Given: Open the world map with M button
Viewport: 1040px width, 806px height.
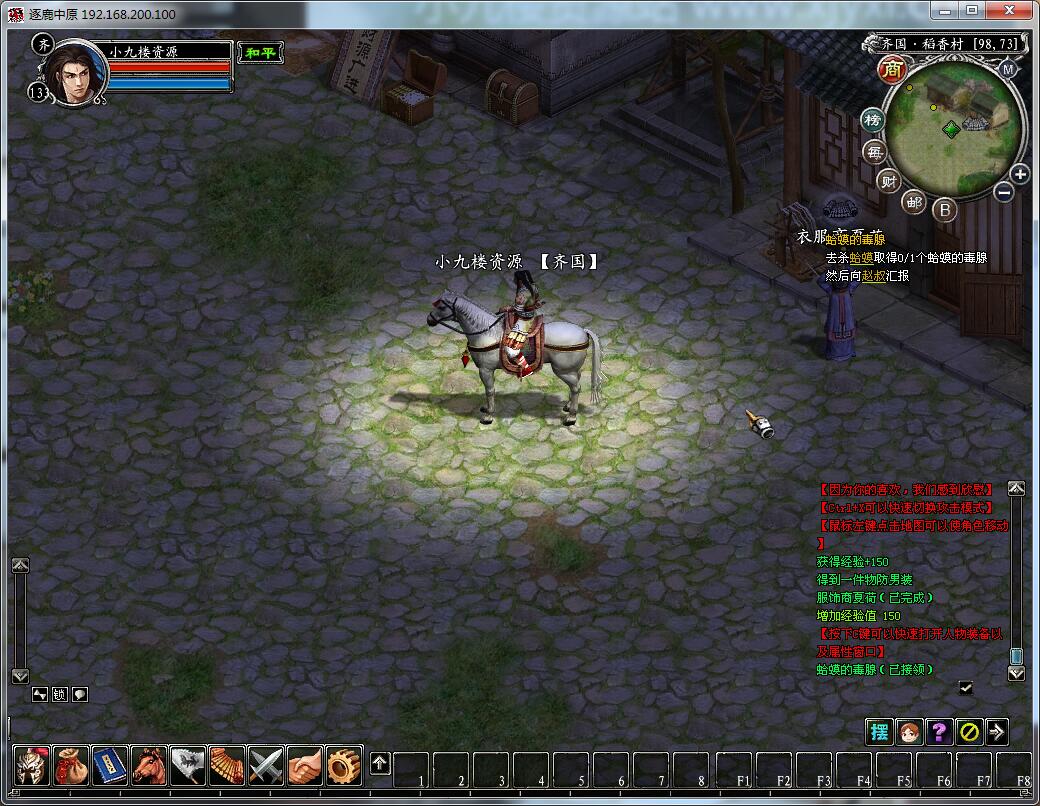Looking at the screenshot, I should pos(1008,69).
